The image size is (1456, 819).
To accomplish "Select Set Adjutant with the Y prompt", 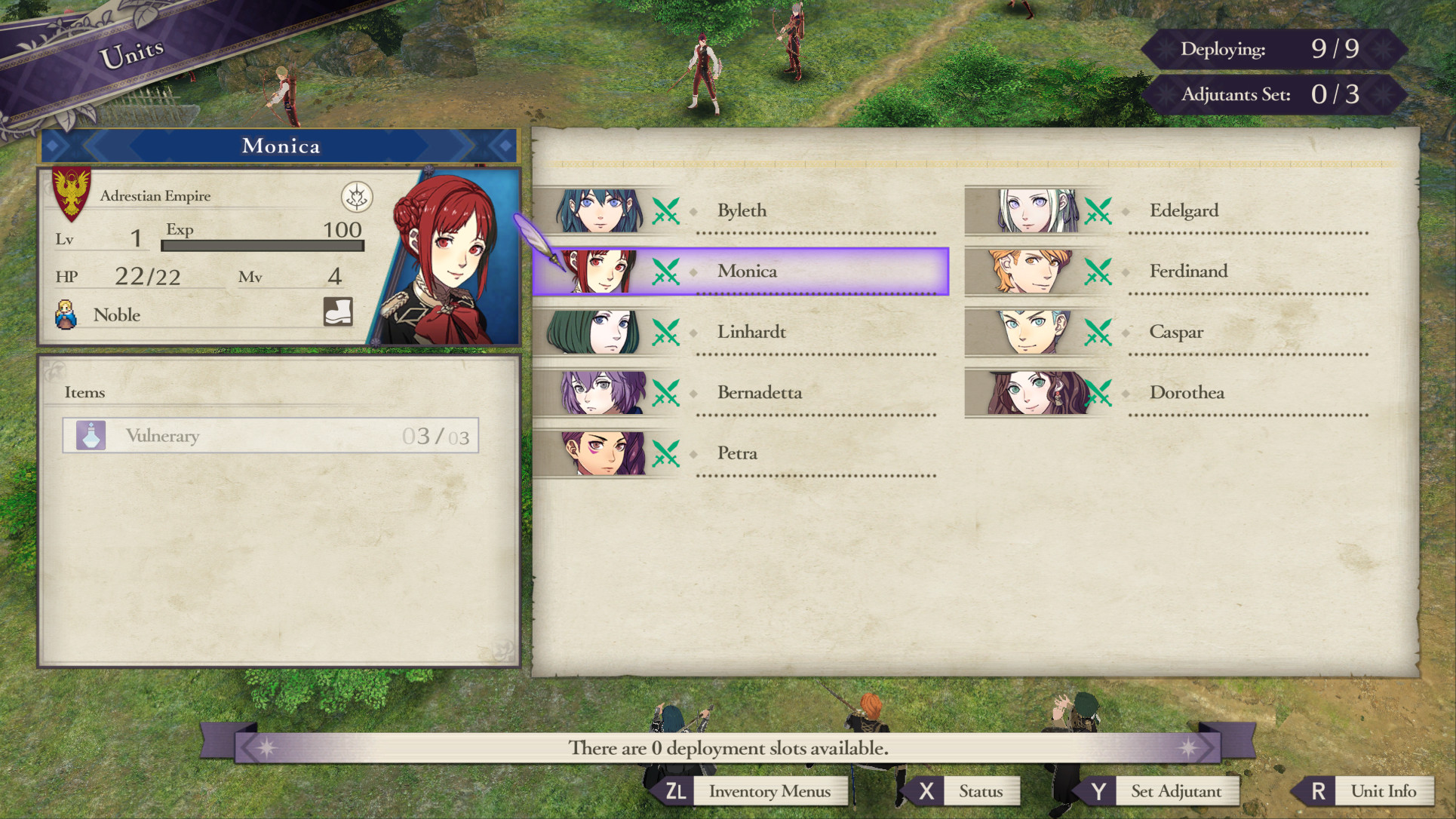I will tap(1174, 792).
